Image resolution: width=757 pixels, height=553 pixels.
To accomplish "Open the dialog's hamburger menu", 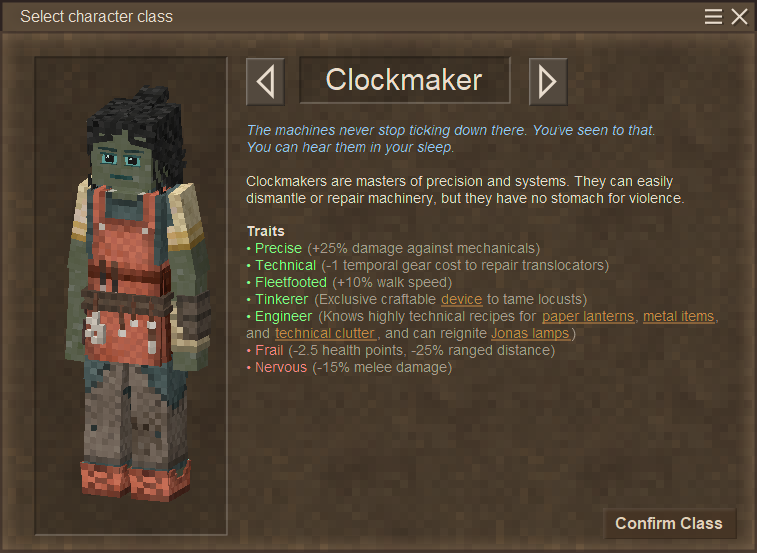I will [713, 17].
